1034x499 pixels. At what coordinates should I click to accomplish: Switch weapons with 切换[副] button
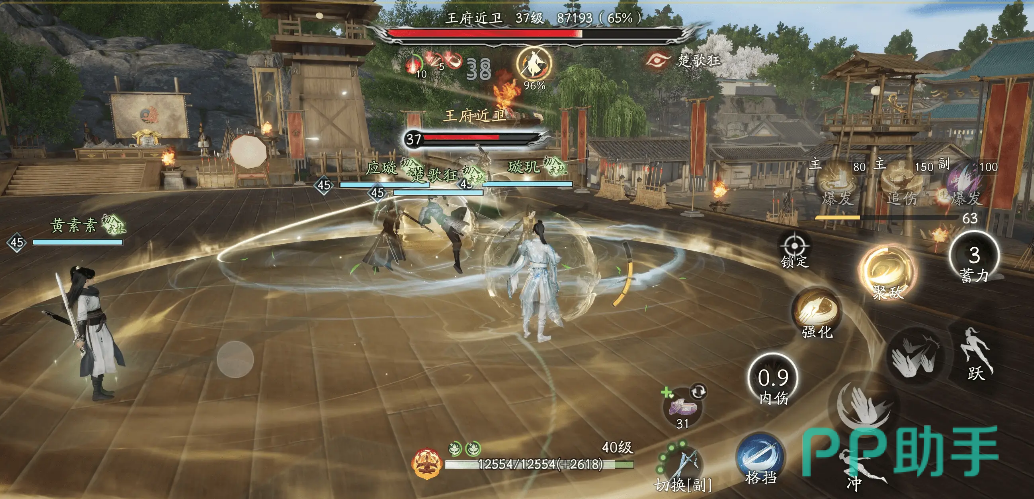[x=680, y=462]
